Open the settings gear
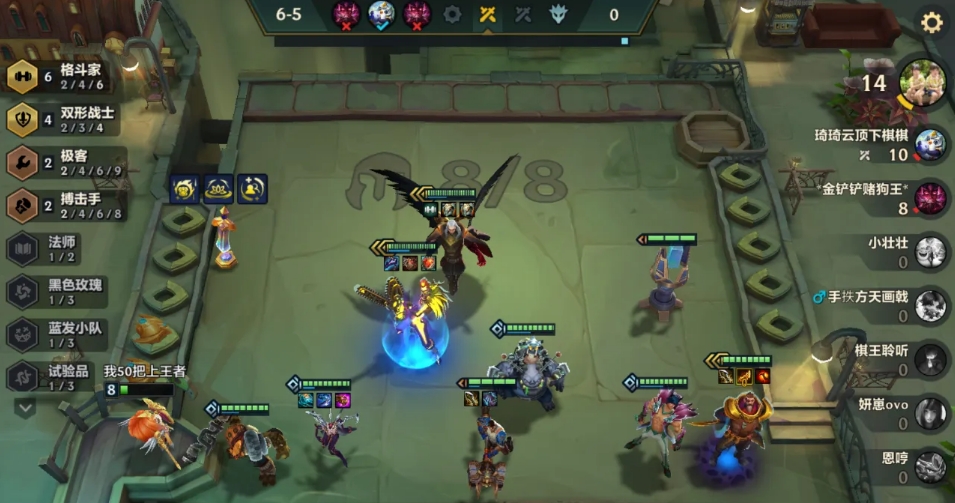This screenshot has height=503, width=955. click(x=931, y=22)
